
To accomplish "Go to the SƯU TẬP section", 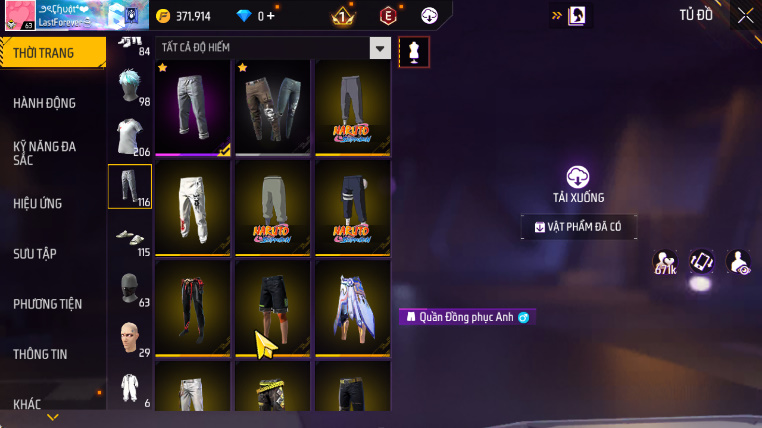I will click(x=35, y=253).
